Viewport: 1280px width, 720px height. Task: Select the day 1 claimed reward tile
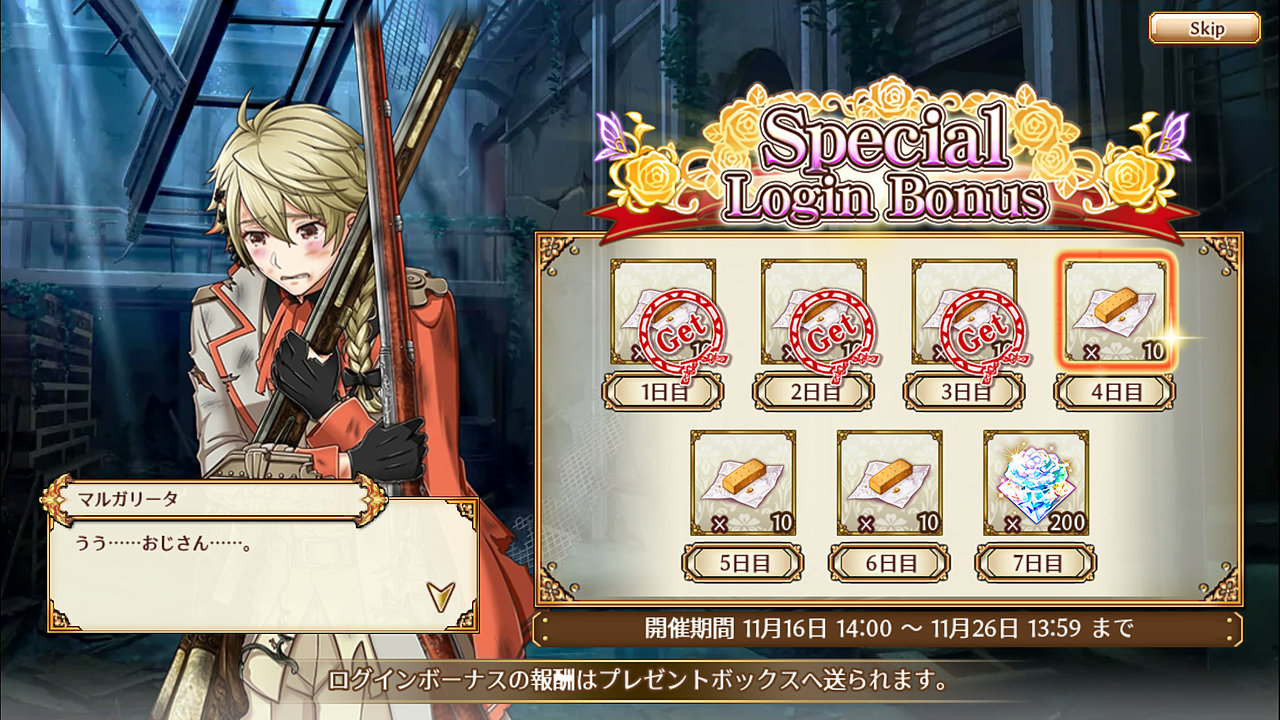(663, 312)
